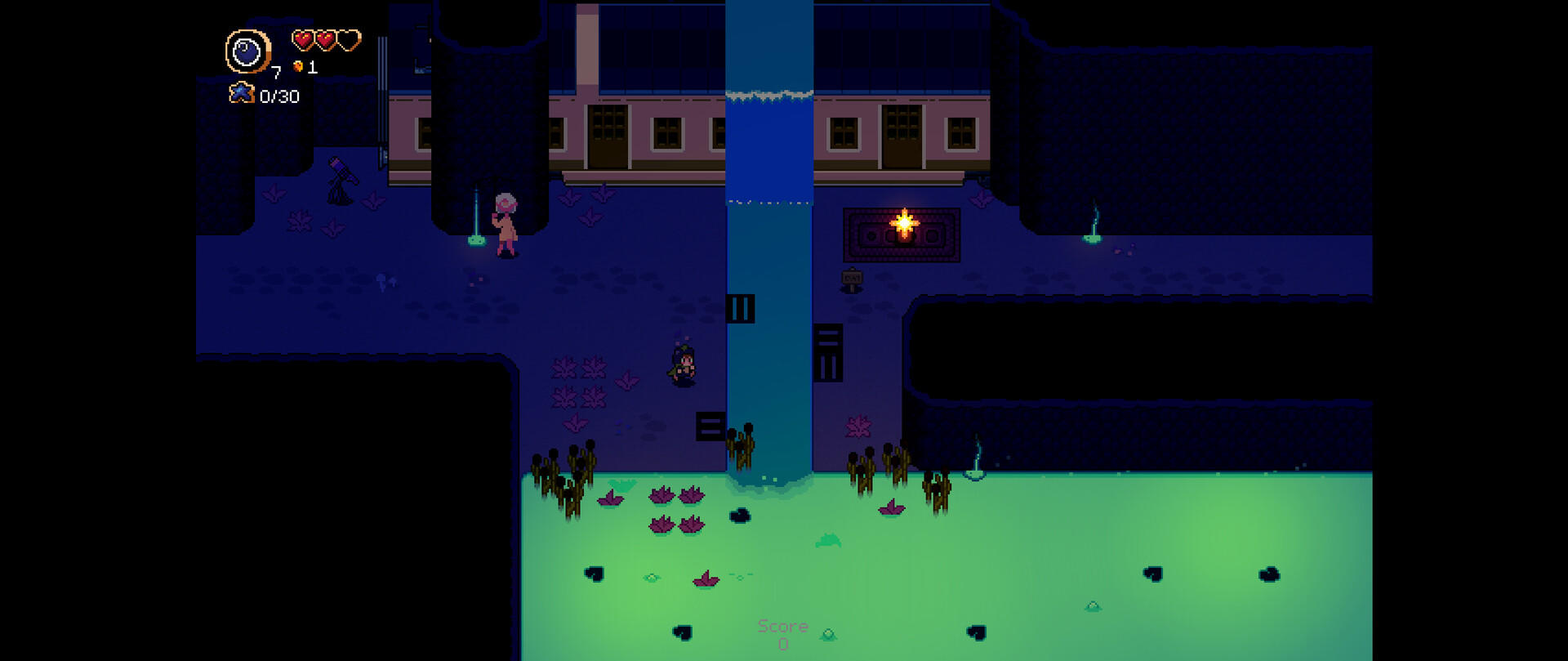The image size is (1568, 661).
Task: Click the coin count showing 1
Action: (x=314, y=69)
